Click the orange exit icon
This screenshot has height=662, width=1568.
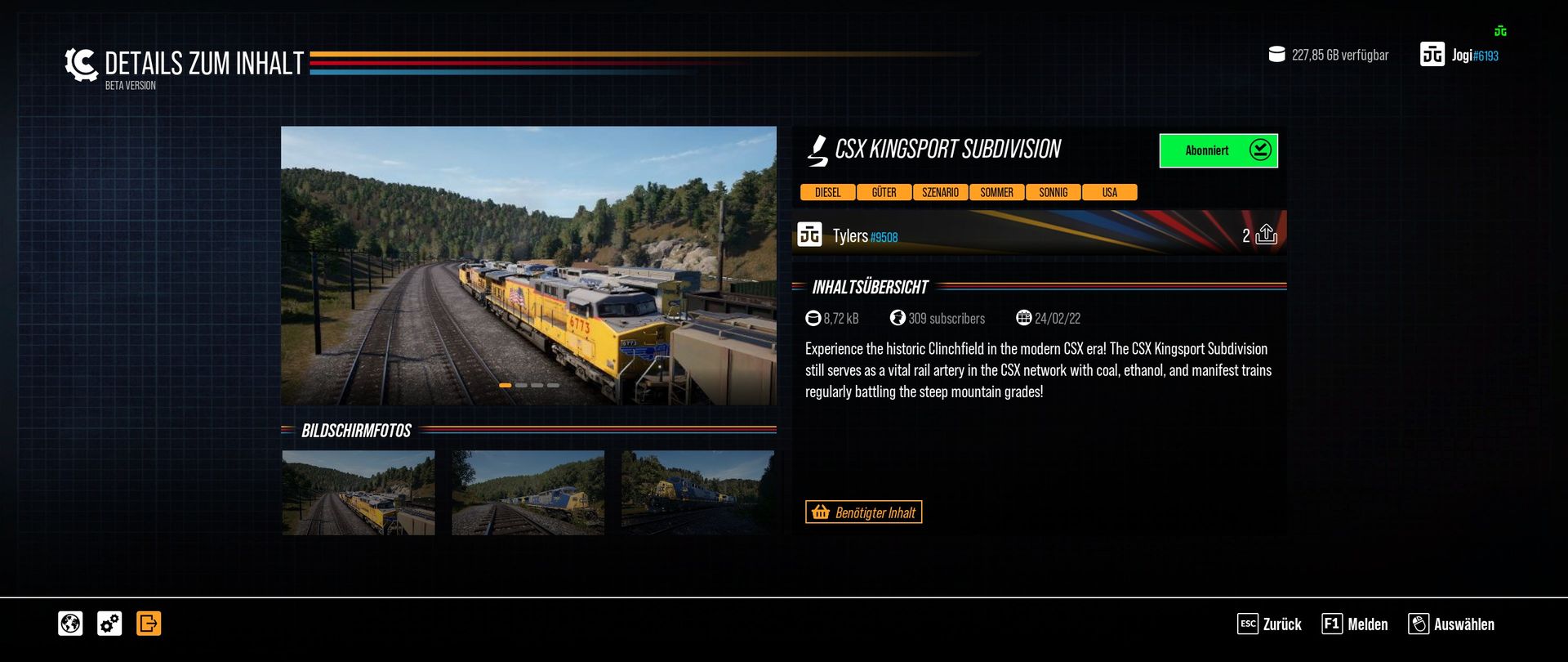[149, 624]
